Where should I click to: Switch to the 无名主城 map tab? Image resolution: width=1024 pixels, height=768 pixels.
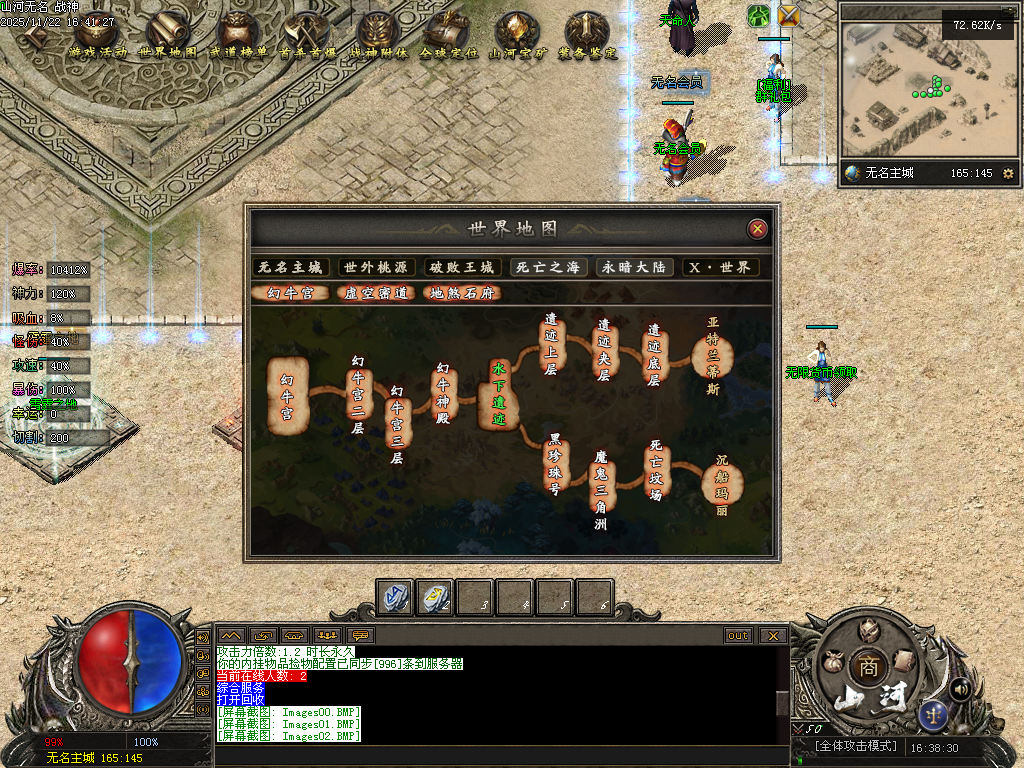coord(290,267)
